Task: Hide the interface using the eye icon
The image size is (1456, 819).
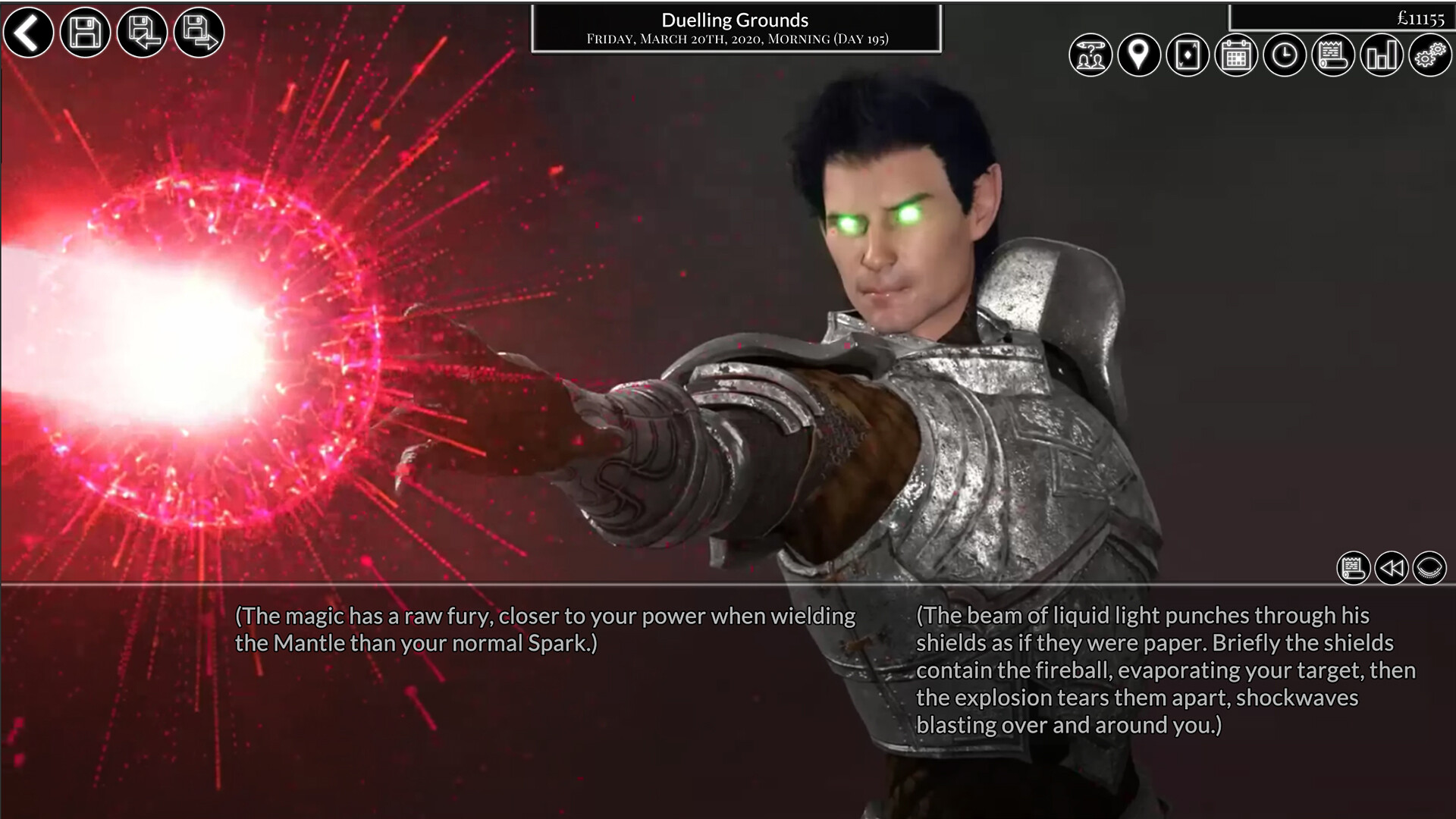Action: tap(1431, 568)
